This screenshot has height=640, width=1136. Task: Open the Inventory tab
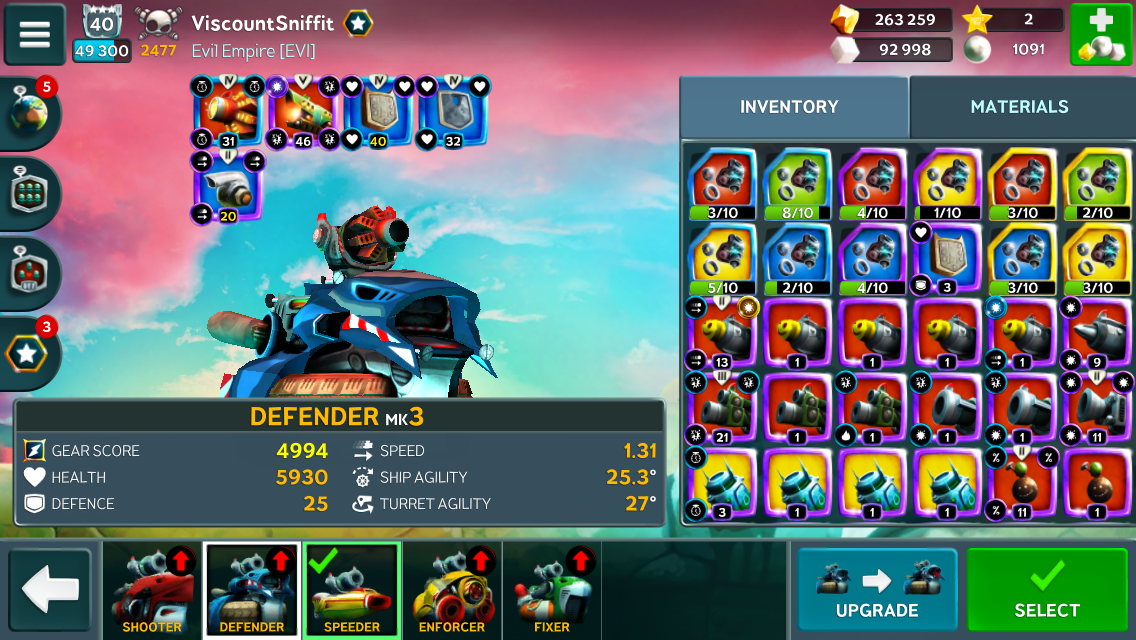[789, 107]
